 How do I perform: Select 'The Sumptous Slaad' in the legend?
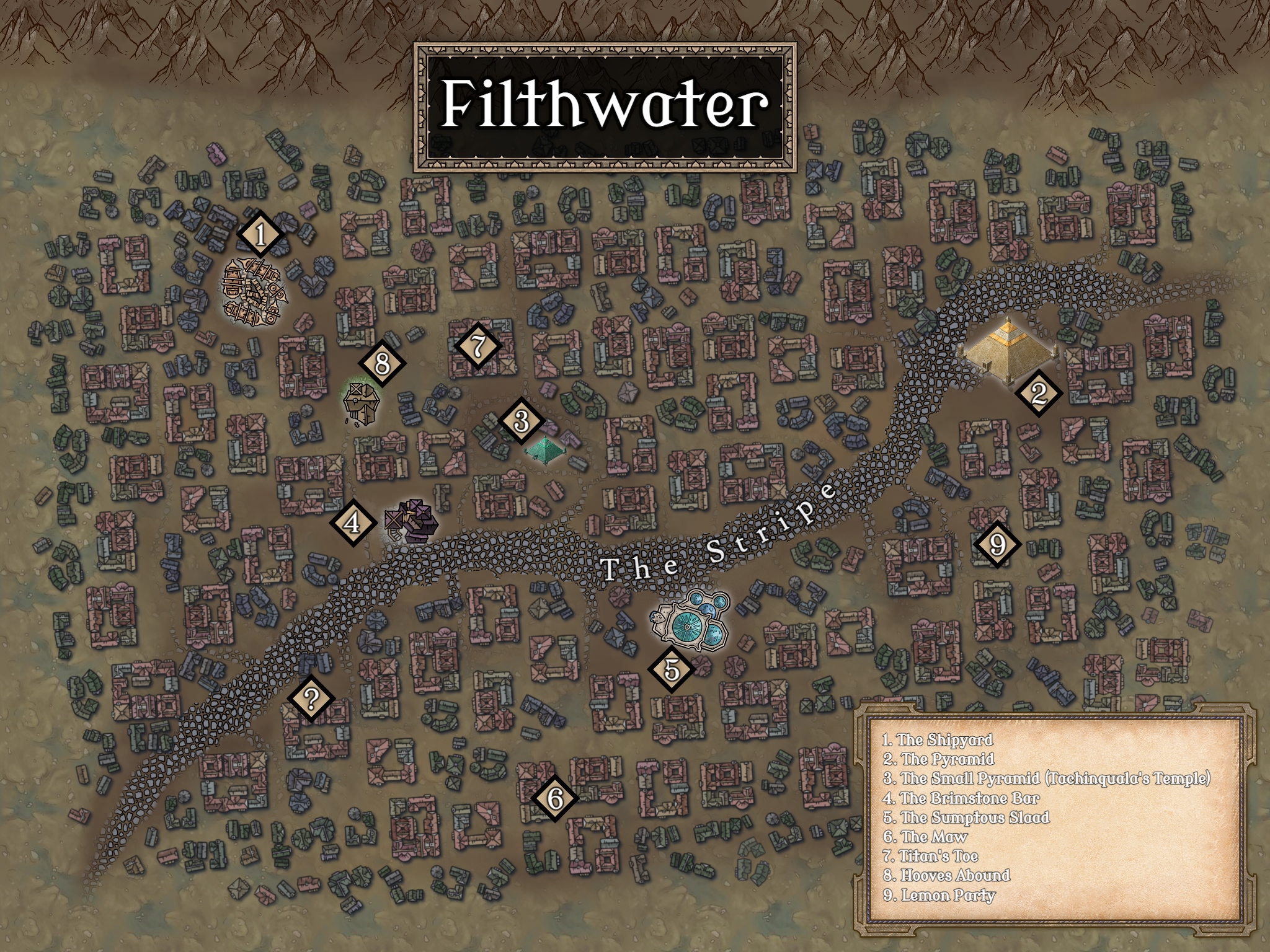pyautogui.click(x=966, y=818)
